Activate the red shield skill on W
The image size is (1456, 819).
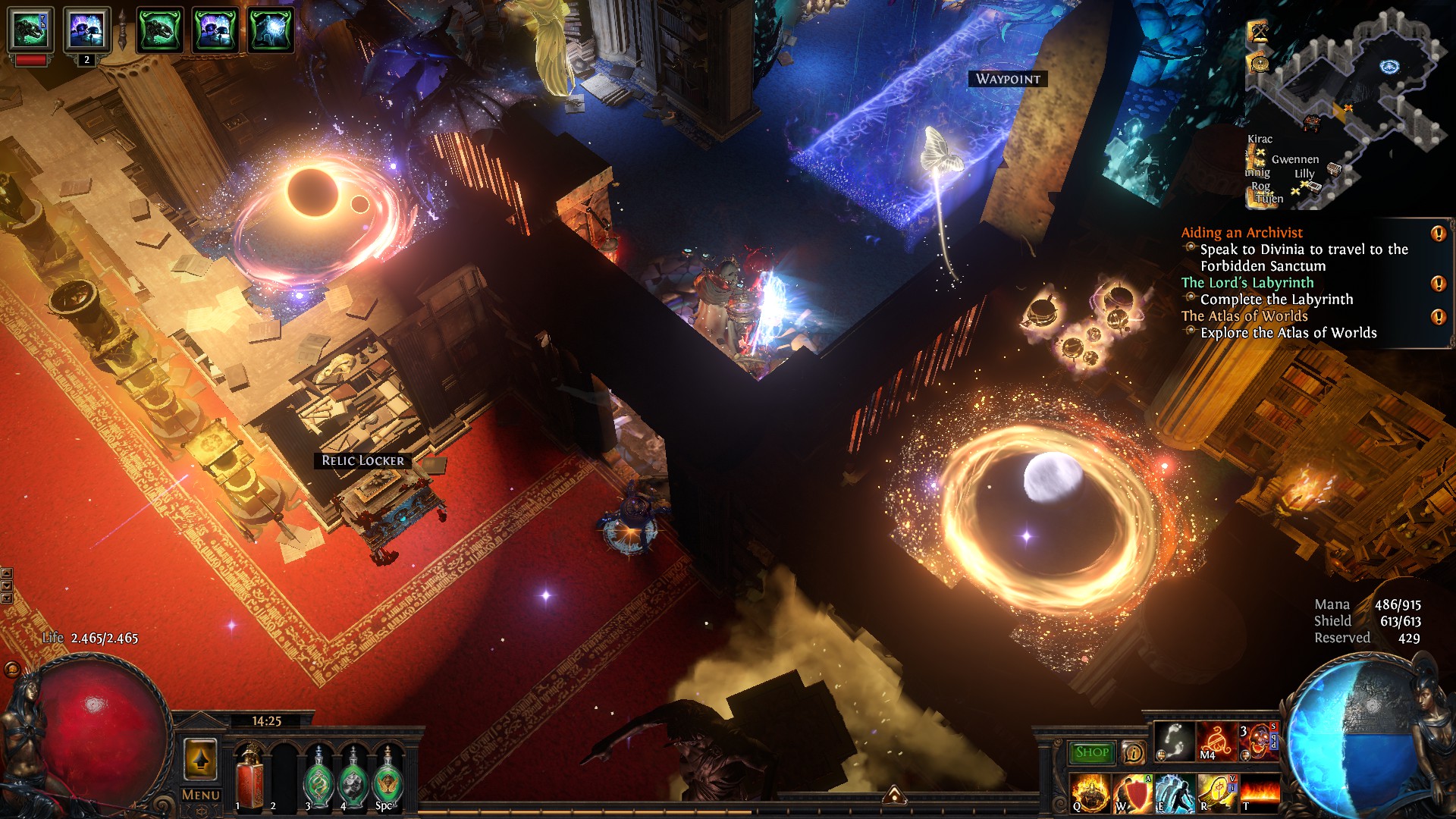click(1132, 793)
